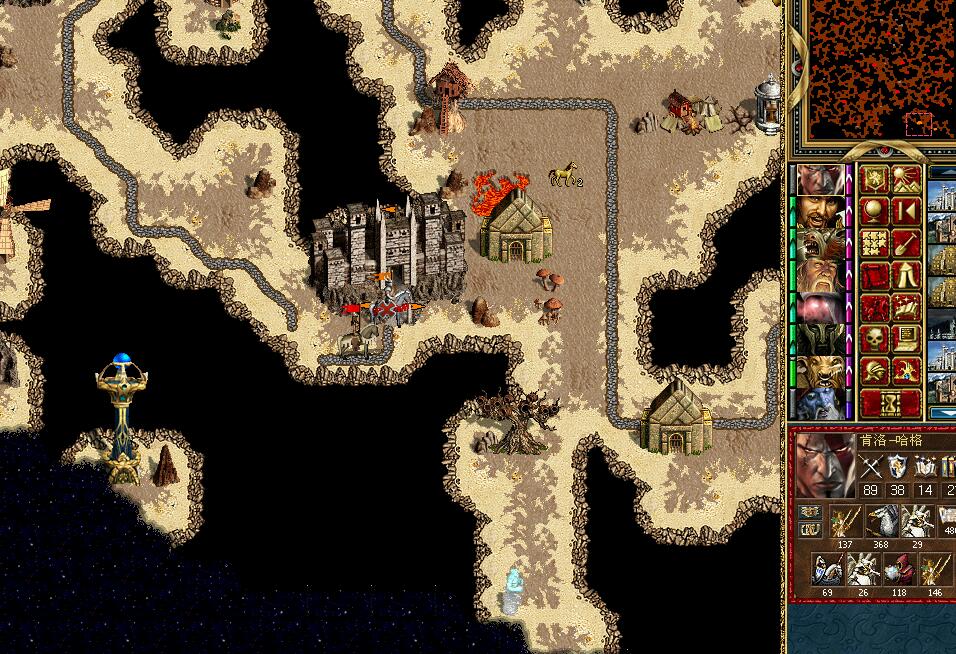Click the tent button

point(906,275)
